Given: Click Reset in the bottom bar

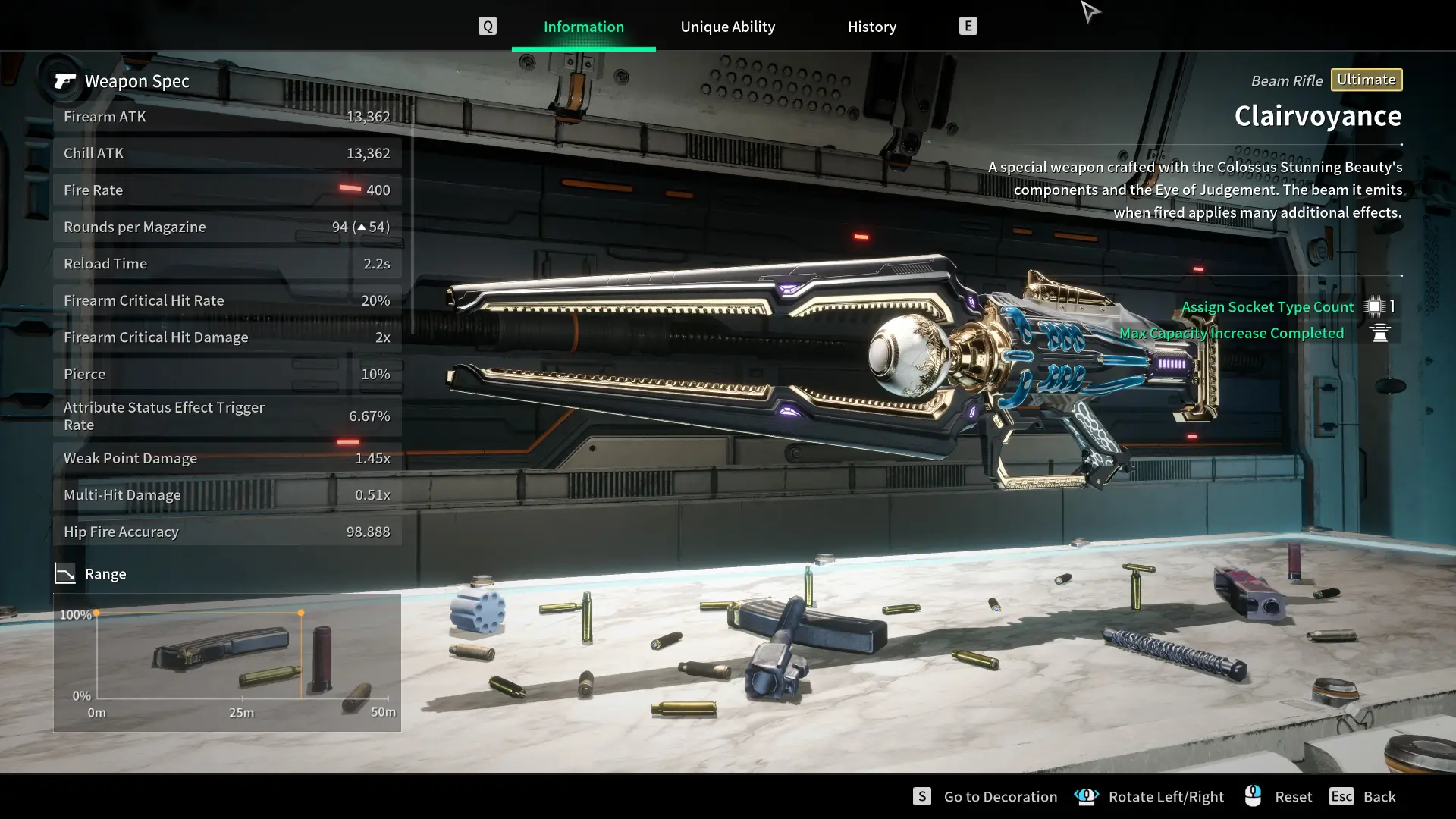Looking at the screenshot, I should point(1294,796).
